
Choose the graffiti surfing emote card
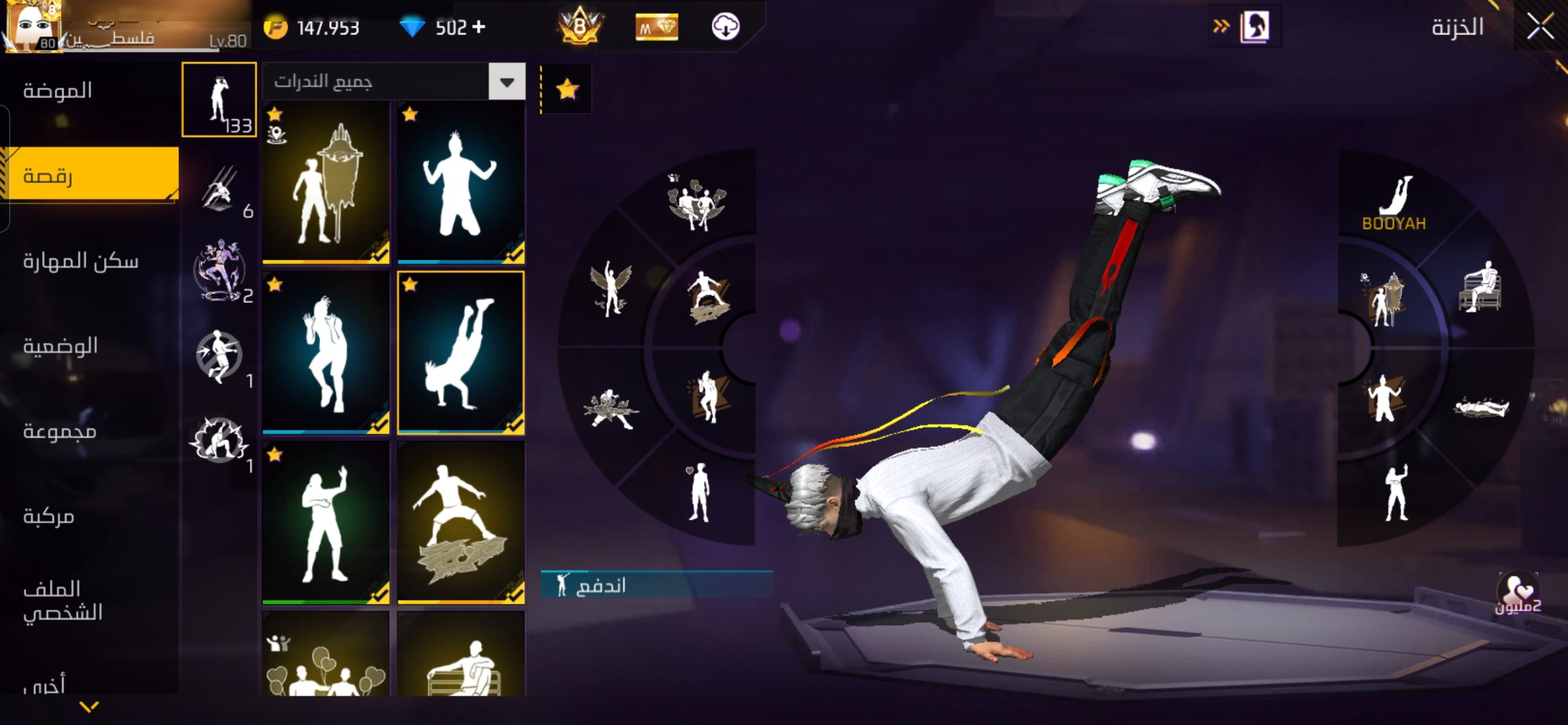[x=461, y=523]
